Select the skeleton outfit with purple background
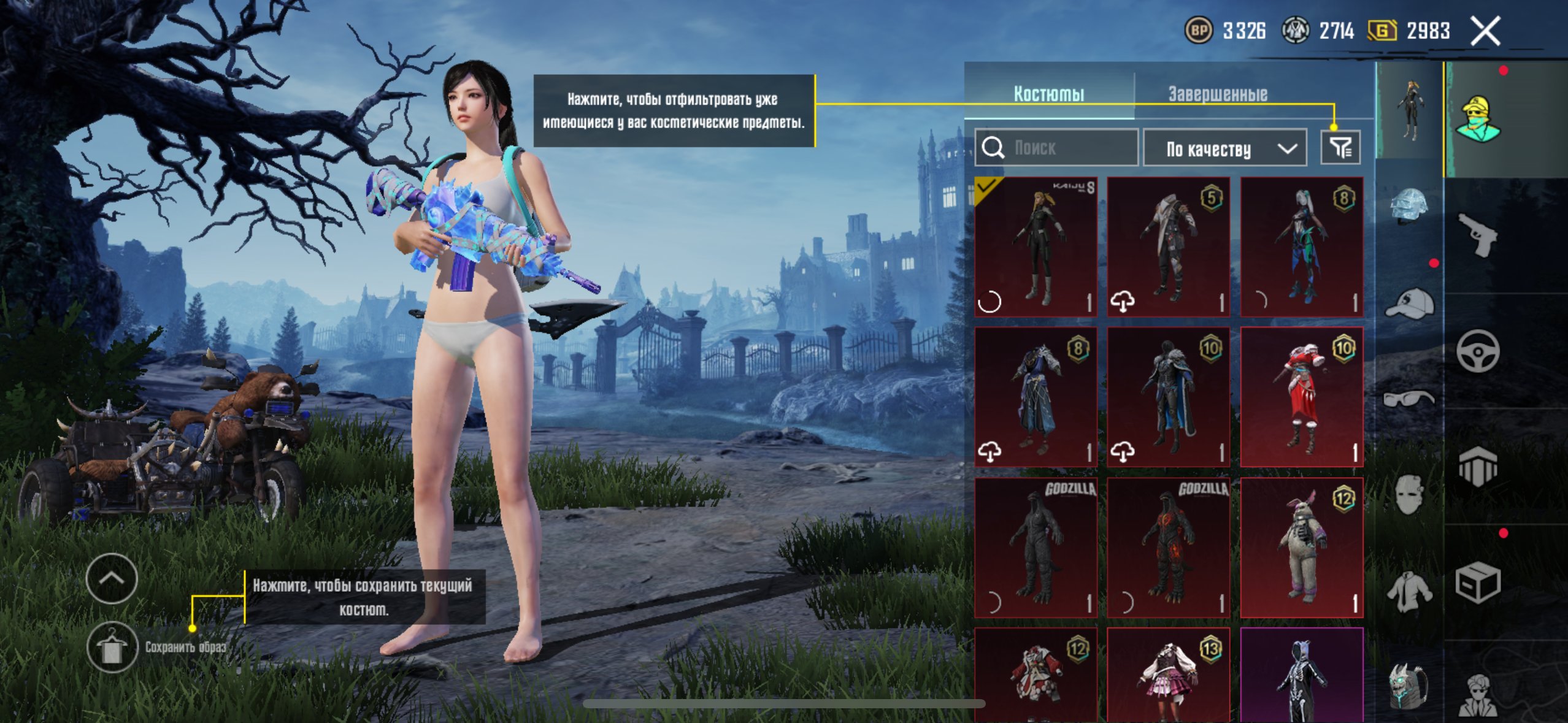The height and width of the screenshot is (723, 1568). 1301,675
